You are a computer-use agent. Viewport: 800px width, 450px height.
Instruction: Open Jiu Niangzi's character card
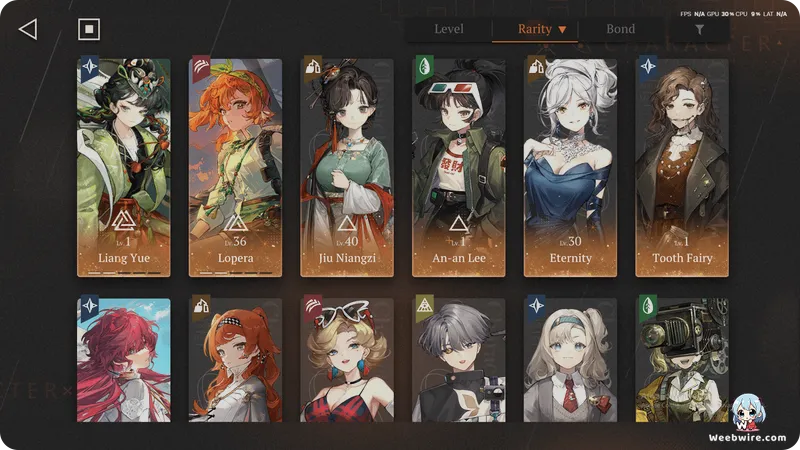click(x=347, y=167)
